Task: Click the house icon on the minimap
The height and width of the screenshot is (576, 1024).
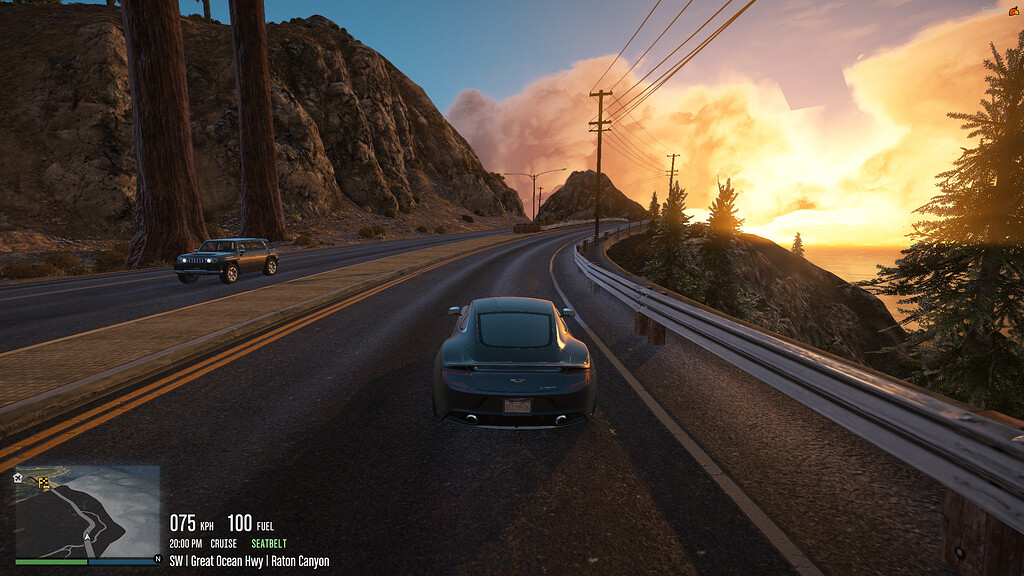Action: pyautogui.click(x=18, y=478)
